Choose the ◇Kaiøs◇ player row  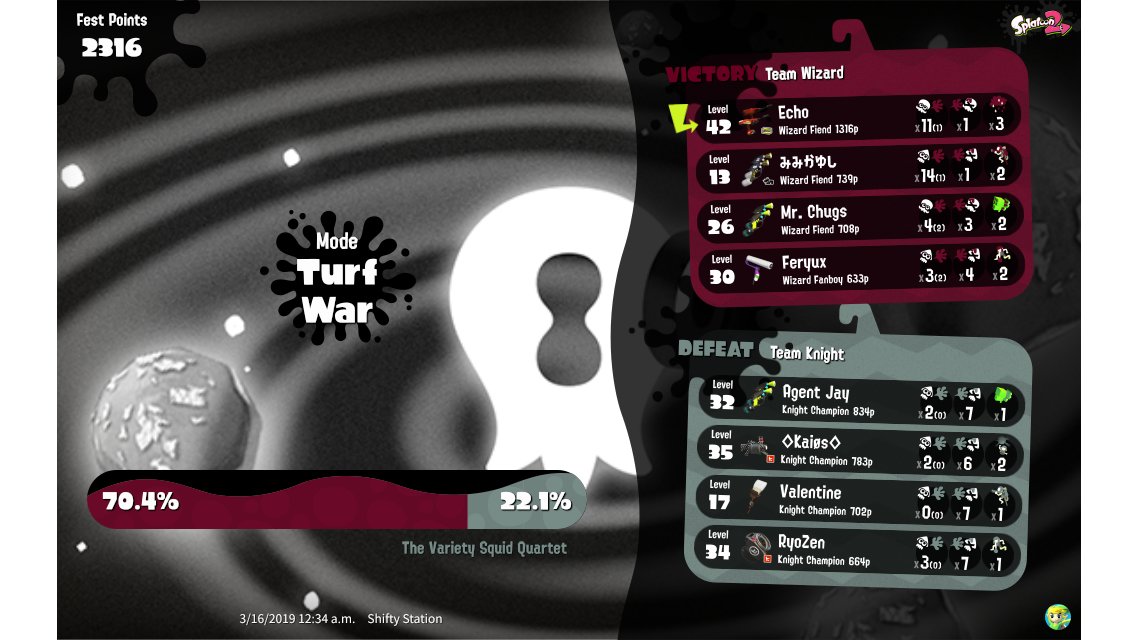858,449
